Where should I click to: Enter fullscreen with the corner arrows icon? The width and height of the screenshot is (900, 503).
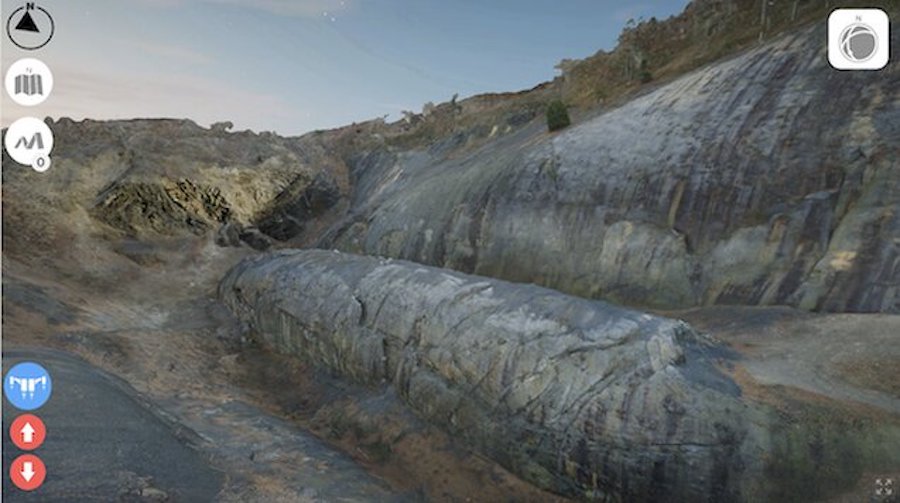tap(882, 487)
